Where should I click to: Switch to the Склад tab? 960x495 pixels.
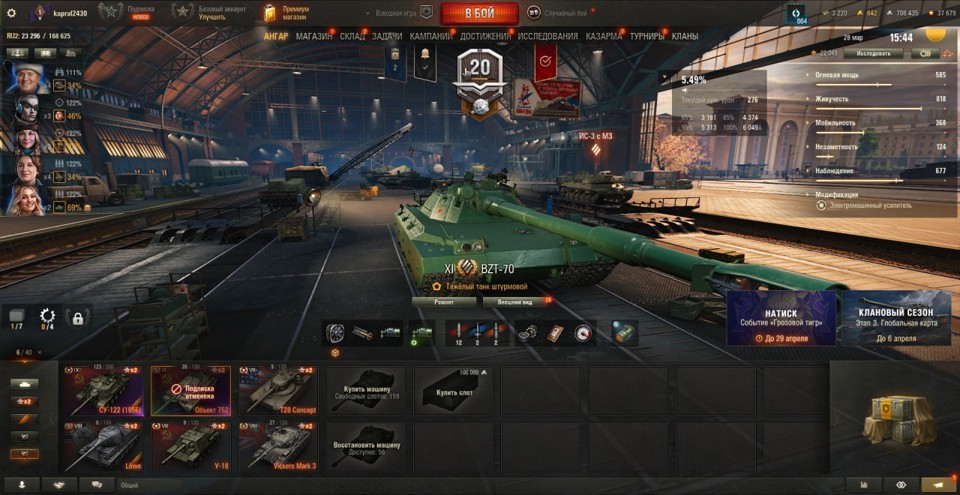[352, 36]
